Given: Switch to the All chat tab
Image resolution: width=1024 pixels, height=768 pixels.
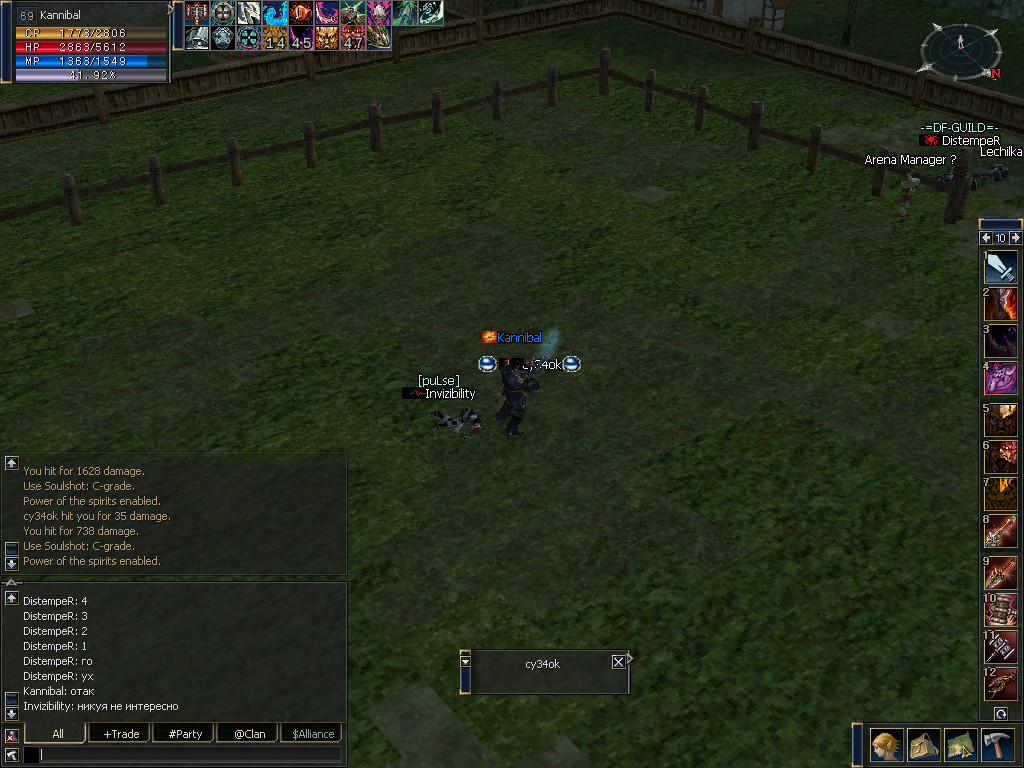Looking at the screenshot, I should pyautogui.click(x=57, y=733).
